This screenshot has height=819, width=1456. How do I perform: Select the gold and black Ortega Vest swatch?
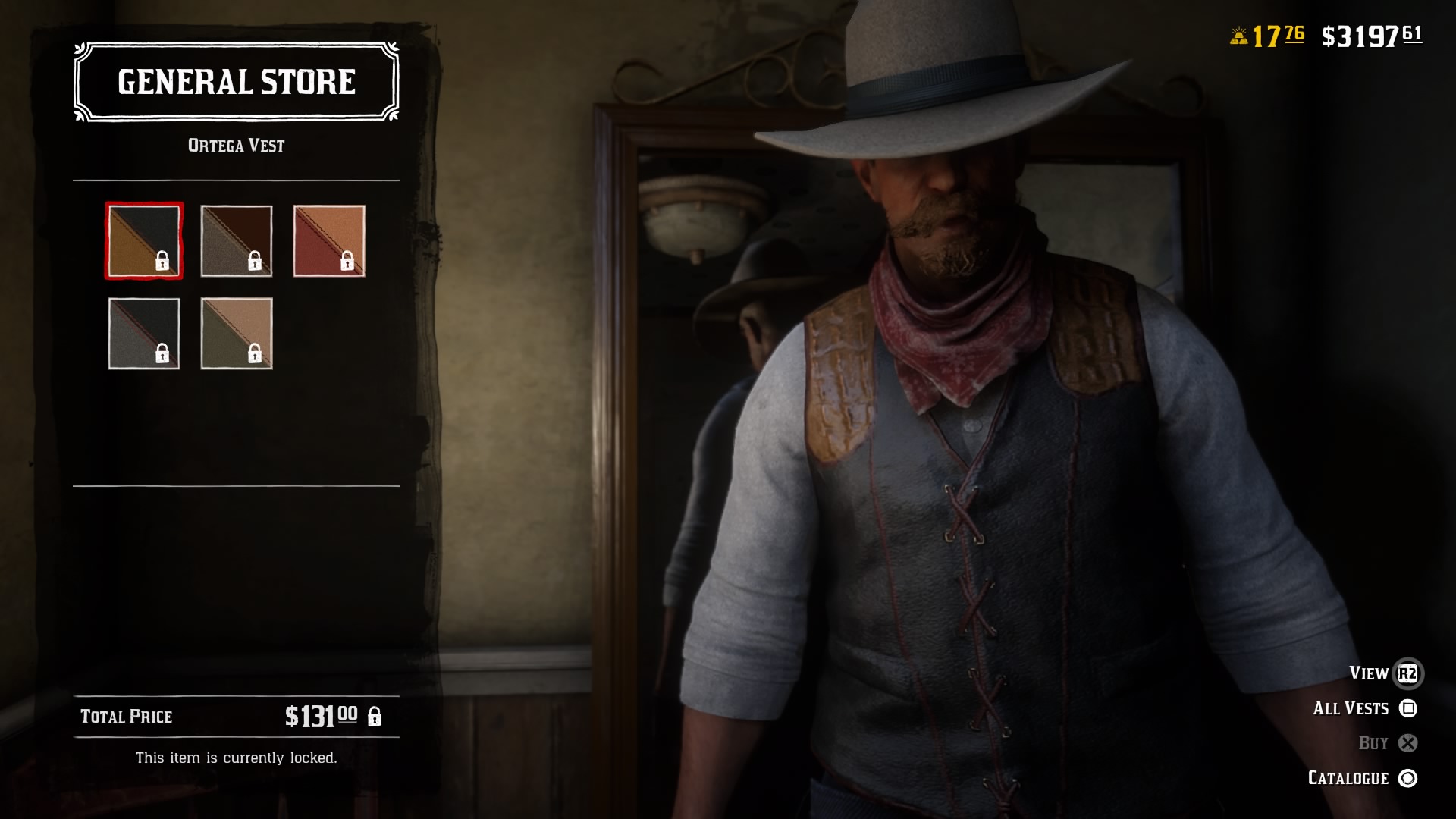144,241
